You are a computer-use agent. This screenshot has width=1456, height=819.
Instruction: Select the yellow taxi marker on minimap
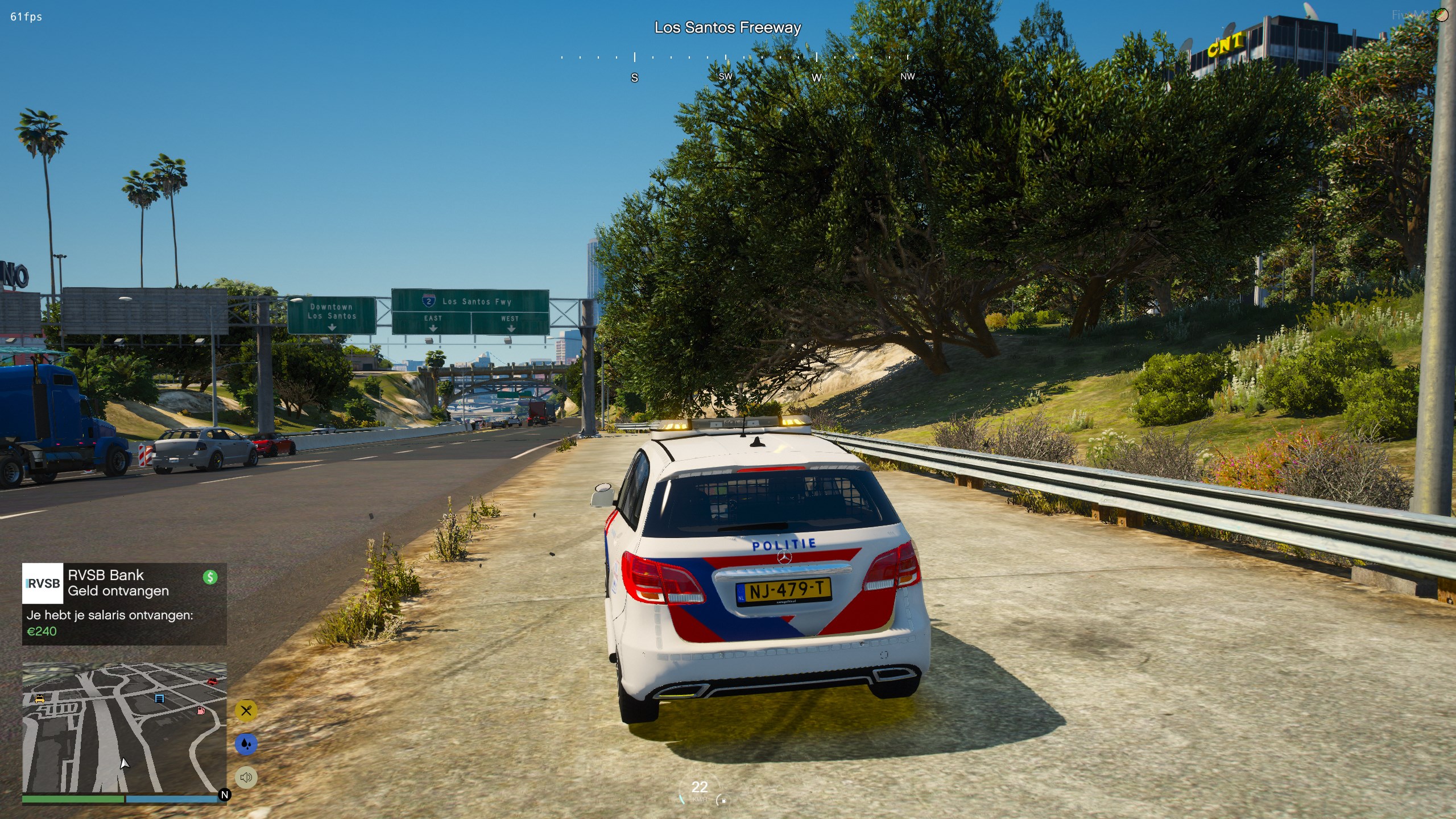[x=39, y=698]
